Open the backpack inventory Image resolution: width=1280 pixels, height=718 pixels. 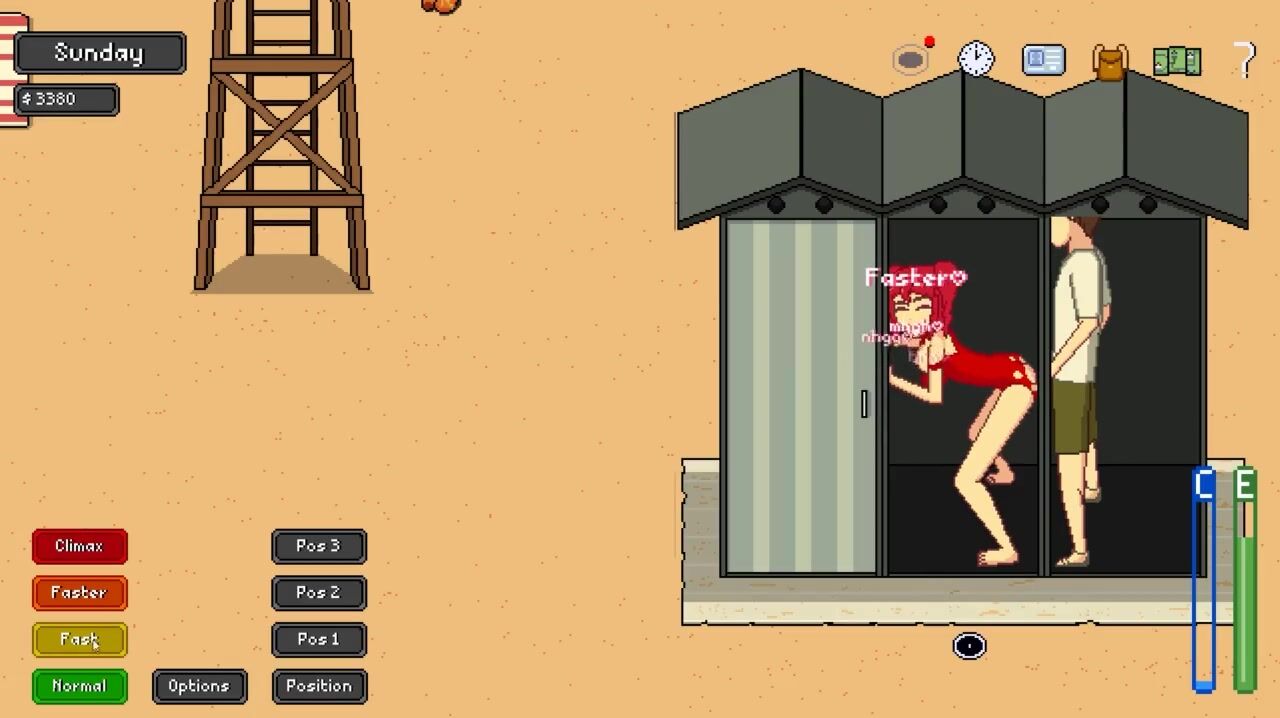click(1110, 61)
